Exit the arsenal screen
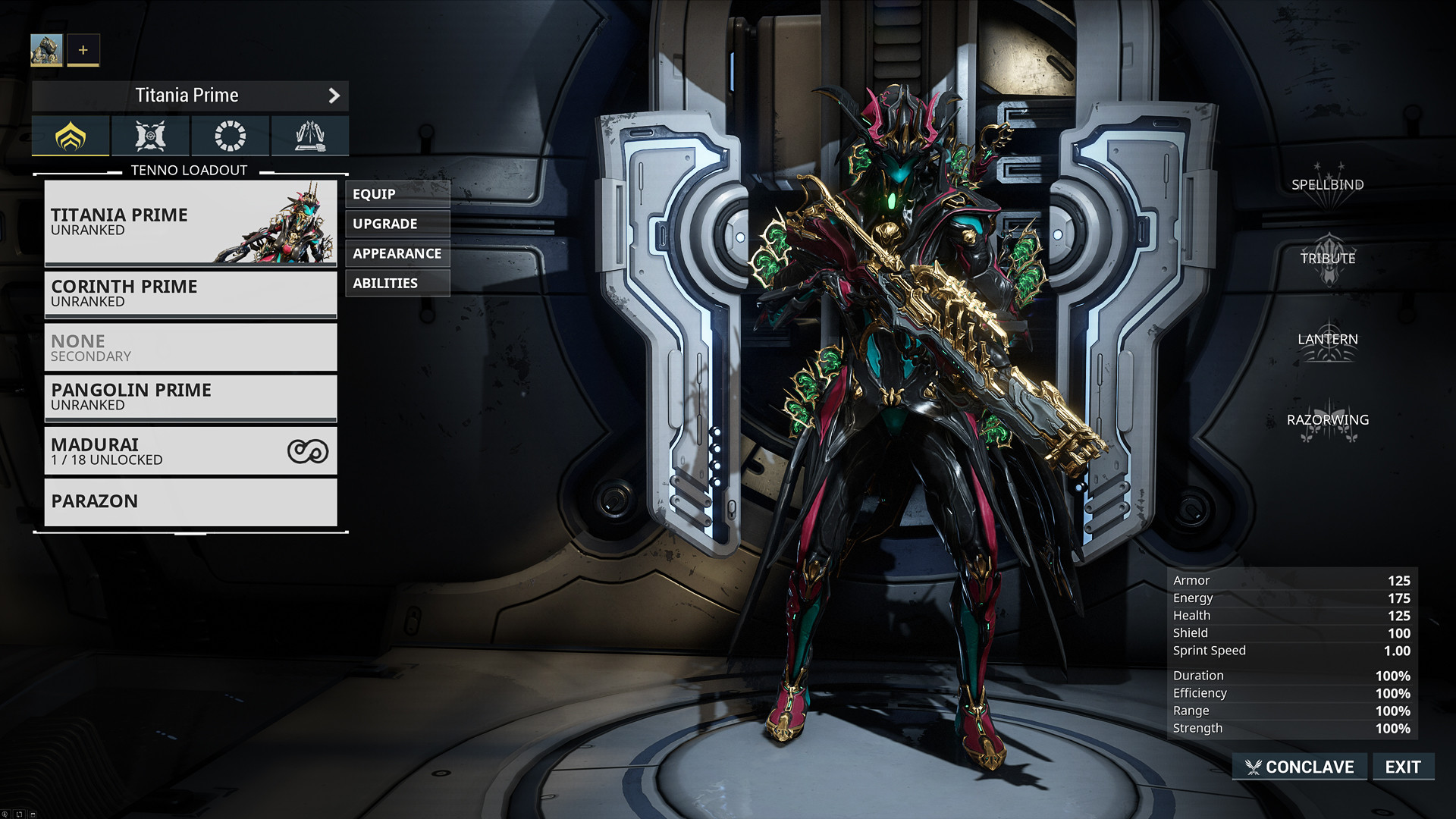 tap(1403, 767)
